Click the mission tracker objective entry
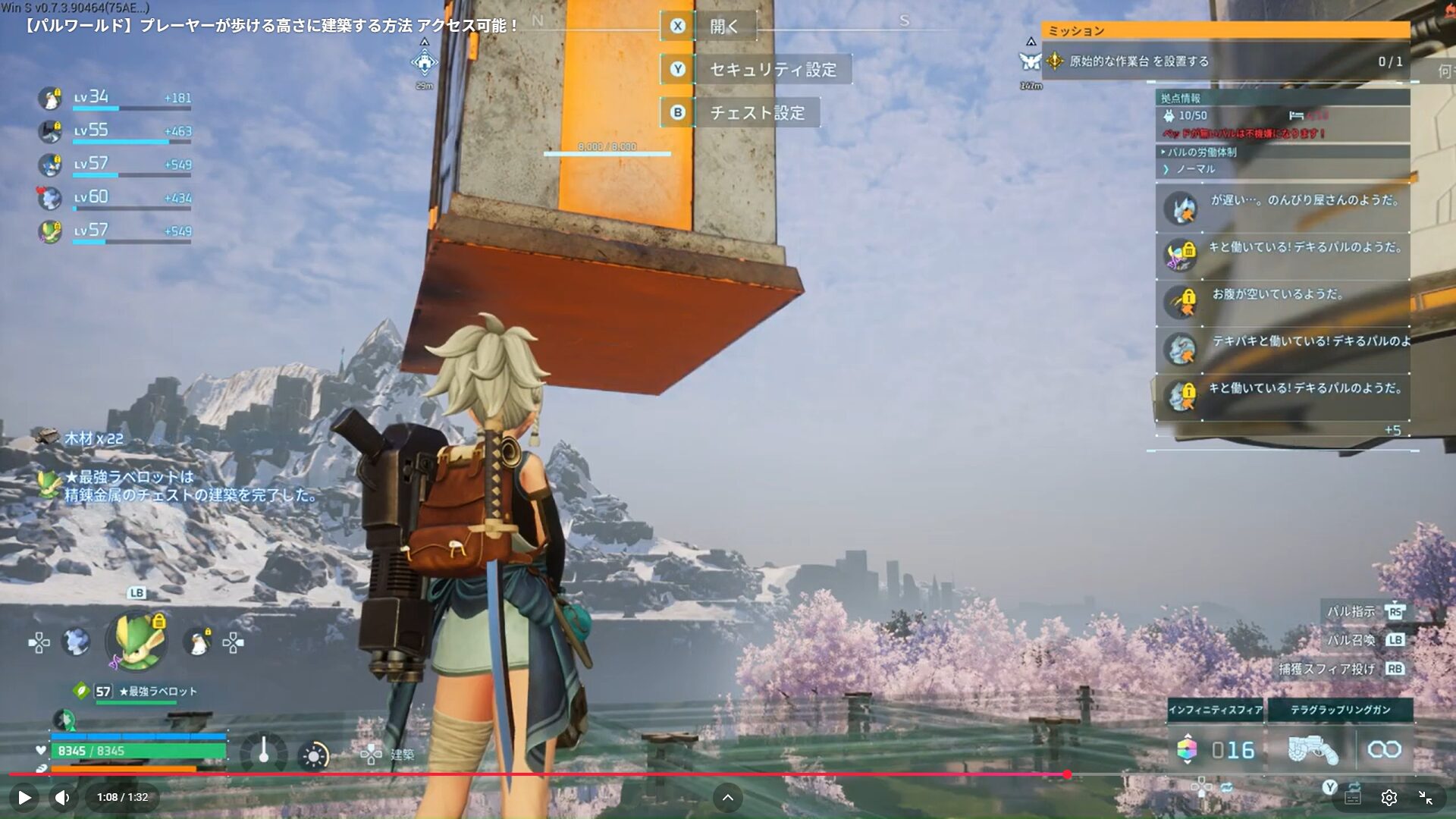 (1225, 61)
